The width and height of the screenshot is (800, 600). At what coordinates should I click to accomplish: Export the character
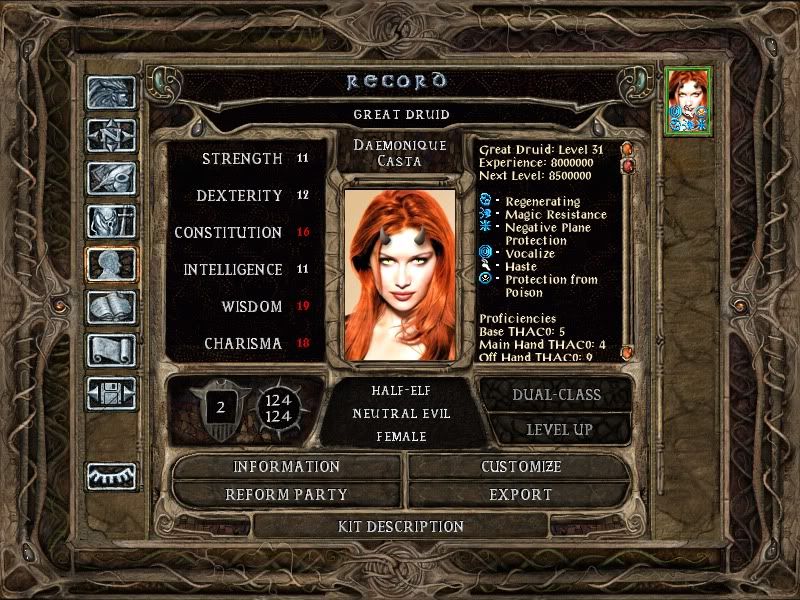tap(521, 495)
